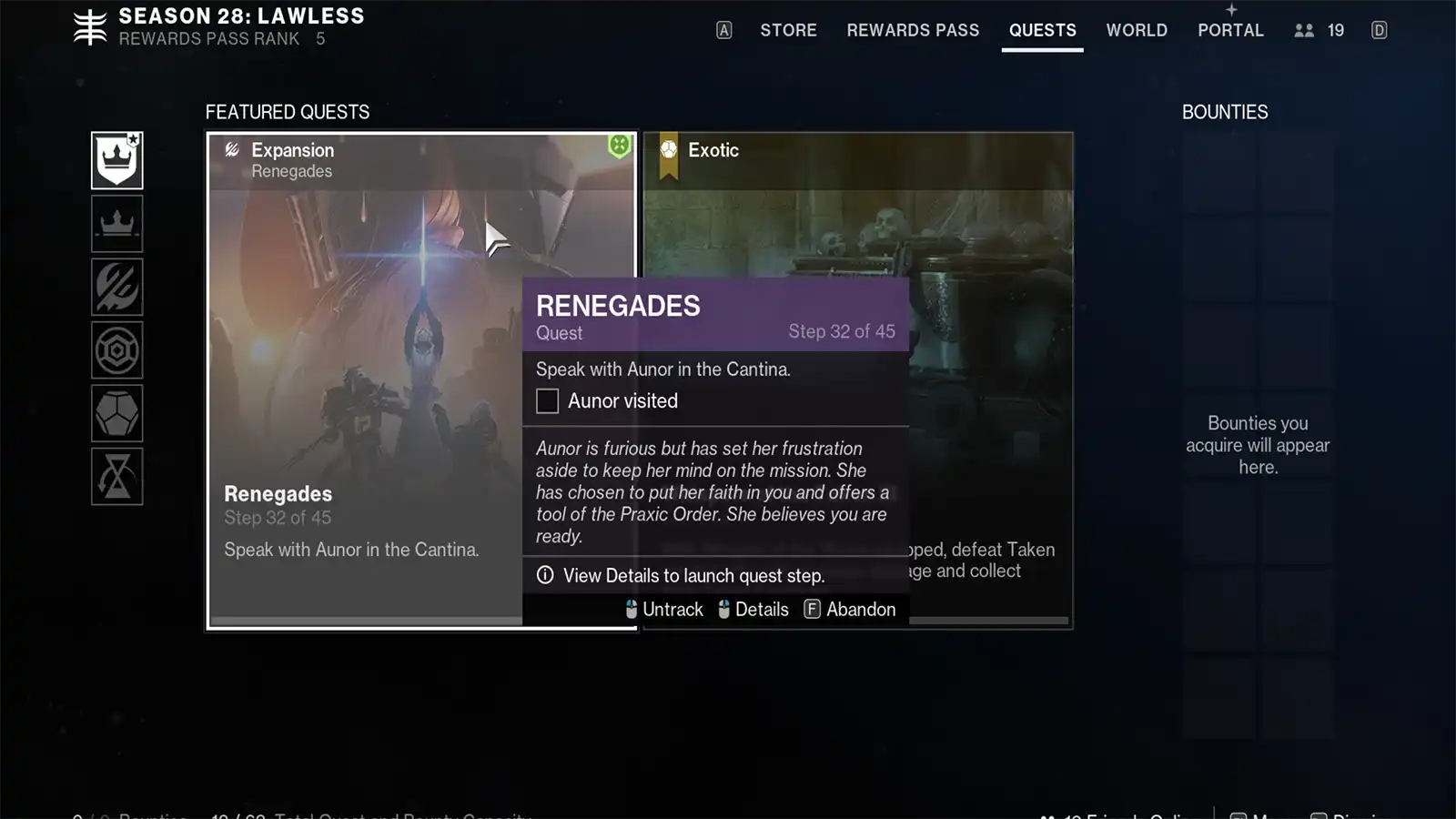This screenshot has height=819, width=1456.
Task: Switch to the REWARDS PASS tab
Action: (x=913, y=30)
